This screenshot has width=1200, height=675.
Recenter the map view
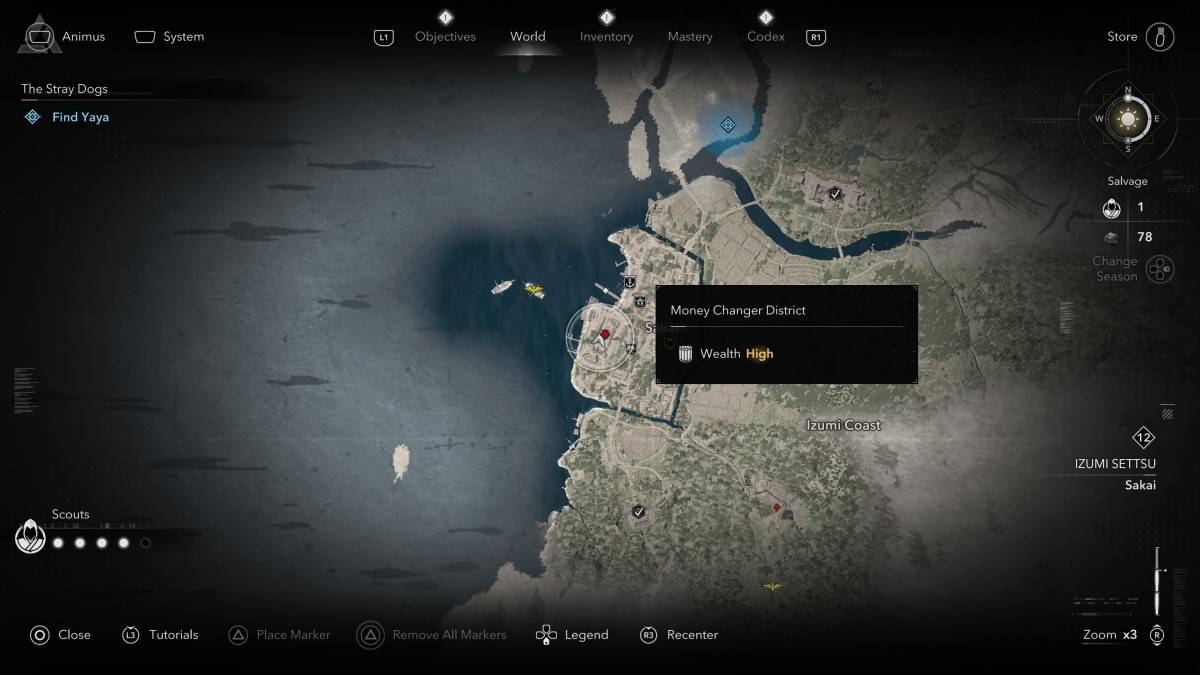[x=679, y=635]
